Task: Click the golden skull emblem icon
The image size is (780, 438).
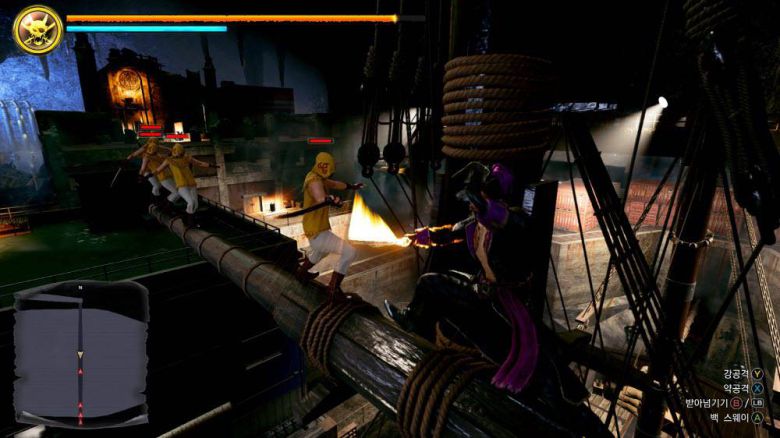Action: (38, 29)
